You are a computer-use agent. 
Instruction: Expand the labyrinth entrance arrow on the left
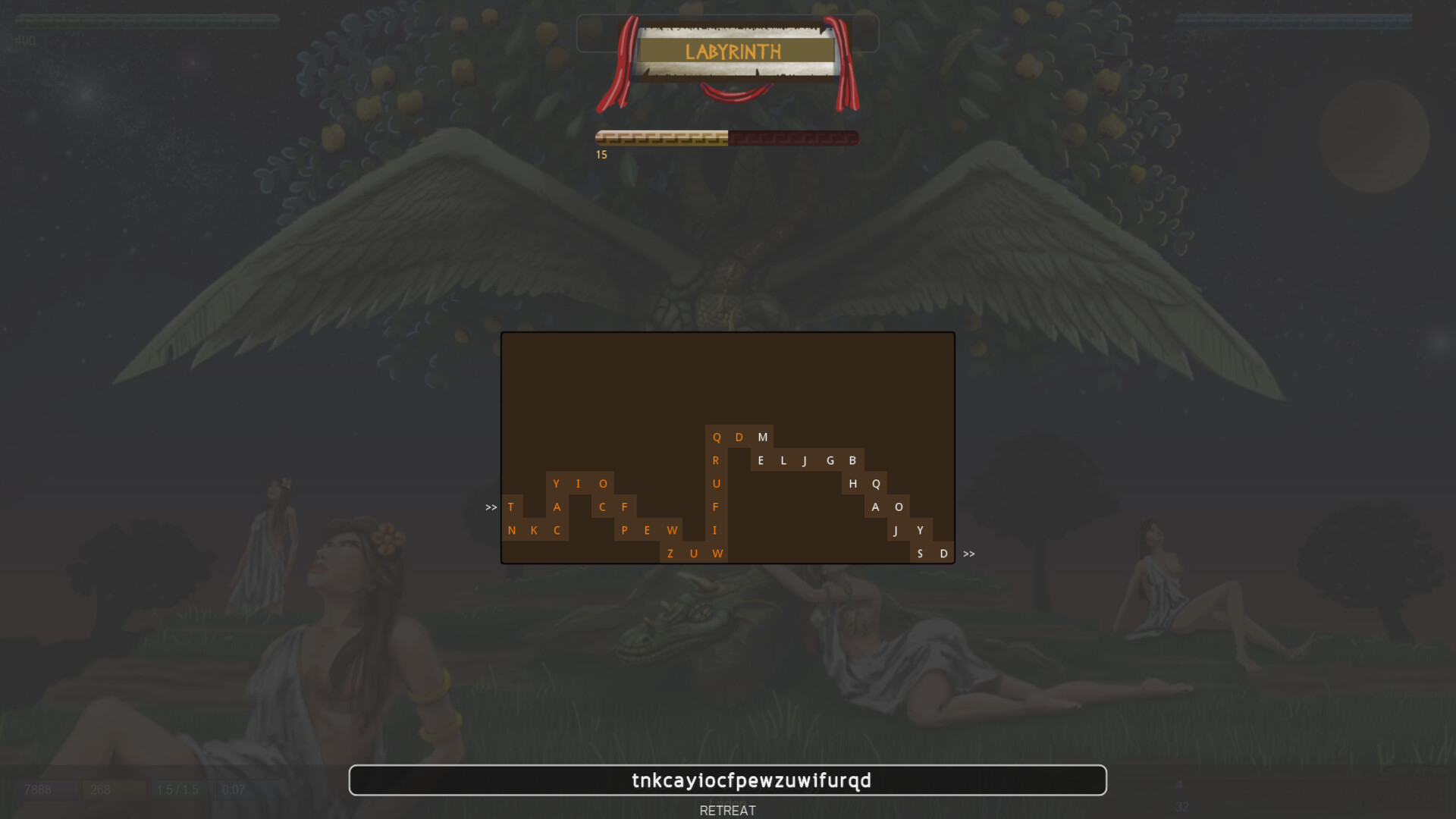tap(490, 507)
